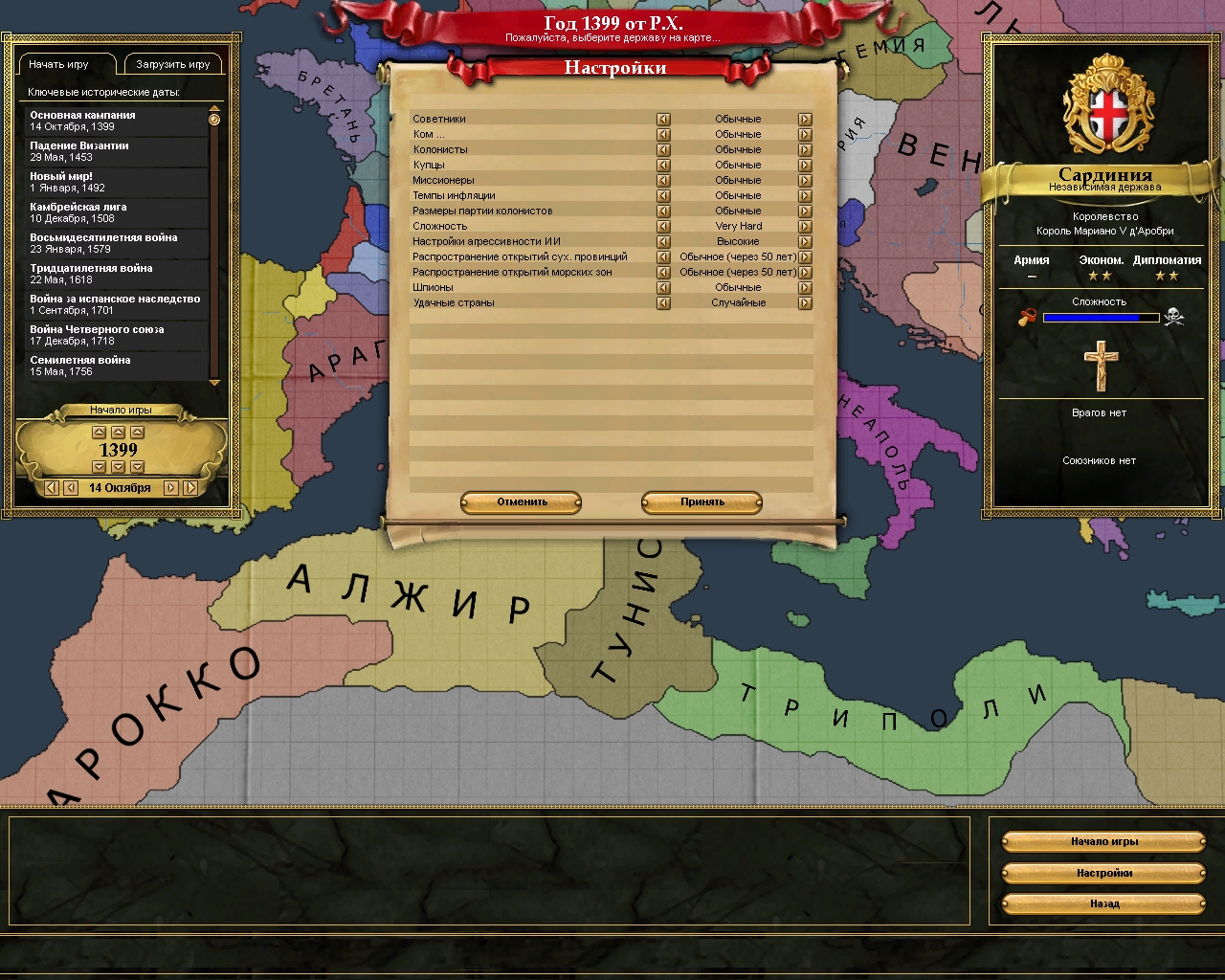Increase the Сложность setting with right arrow

(x=805, y=227)
